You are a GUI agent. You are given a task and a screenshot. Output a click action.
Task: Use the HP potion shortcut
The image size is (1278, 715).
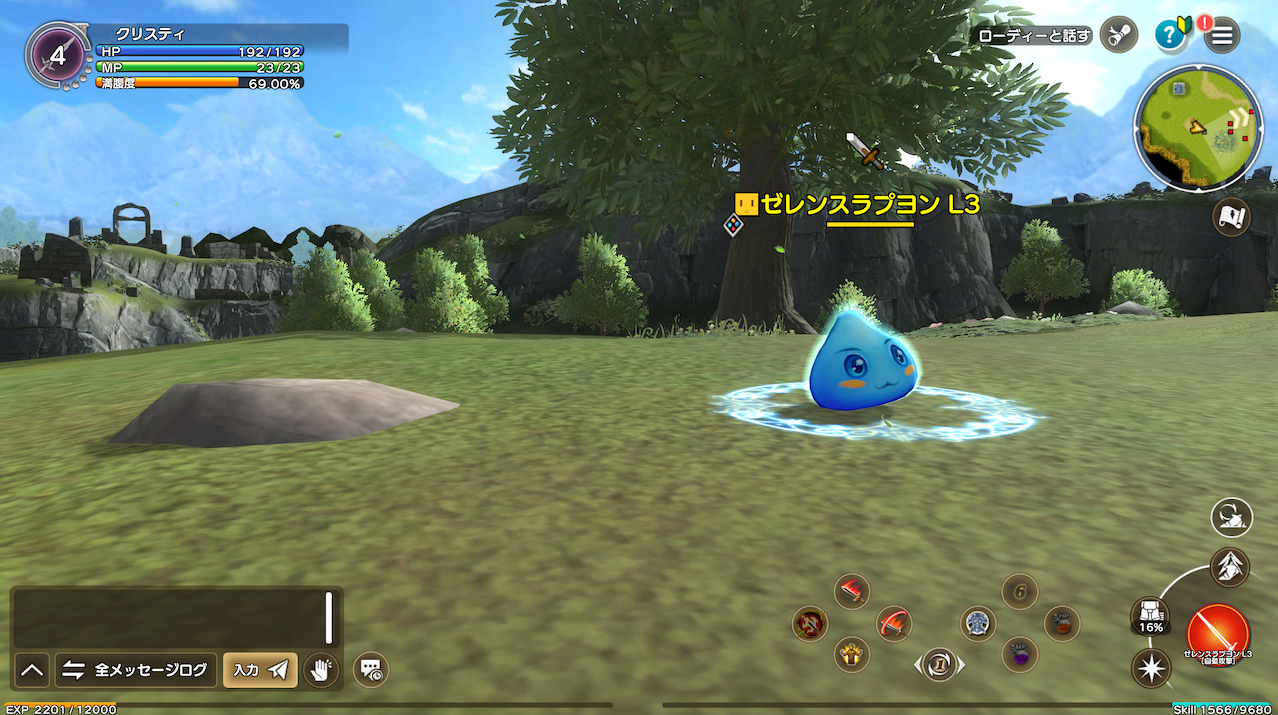coord(1062,623)
